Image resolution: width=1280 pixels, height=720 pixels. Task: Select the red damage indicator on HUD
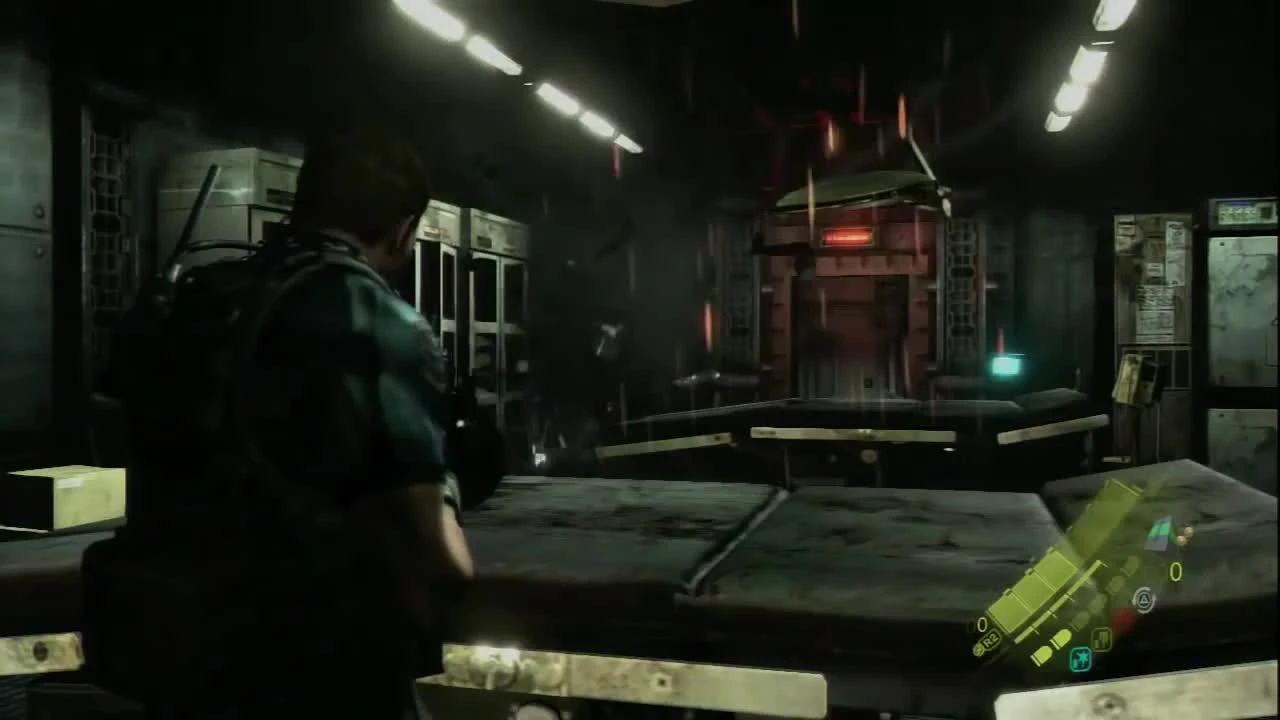pos(1124,618)
